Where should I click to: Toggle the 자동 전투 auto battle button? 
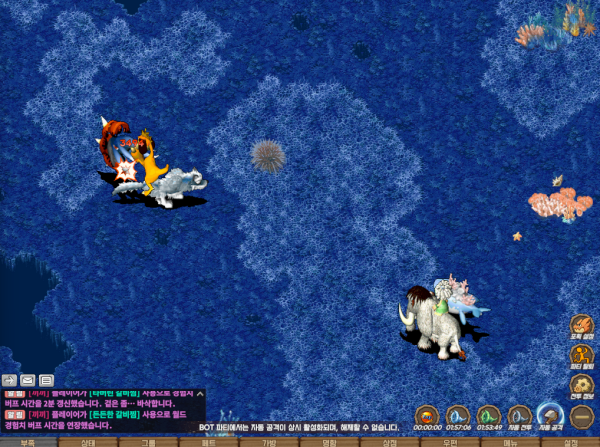coord(519,415)
